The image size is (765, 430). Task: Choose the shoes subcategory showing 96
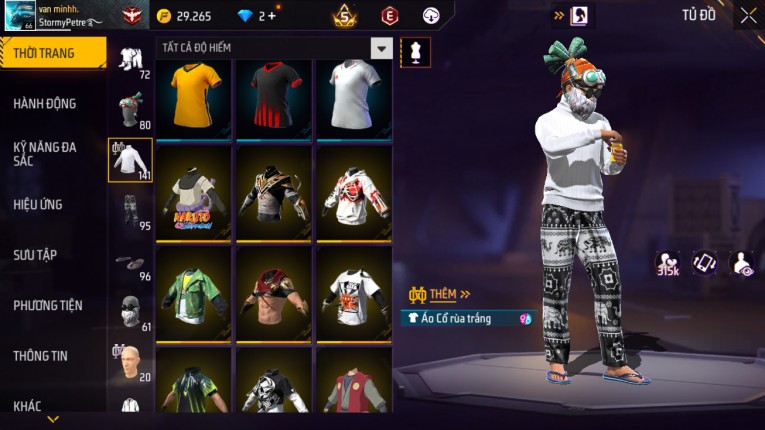pos(131,264)
